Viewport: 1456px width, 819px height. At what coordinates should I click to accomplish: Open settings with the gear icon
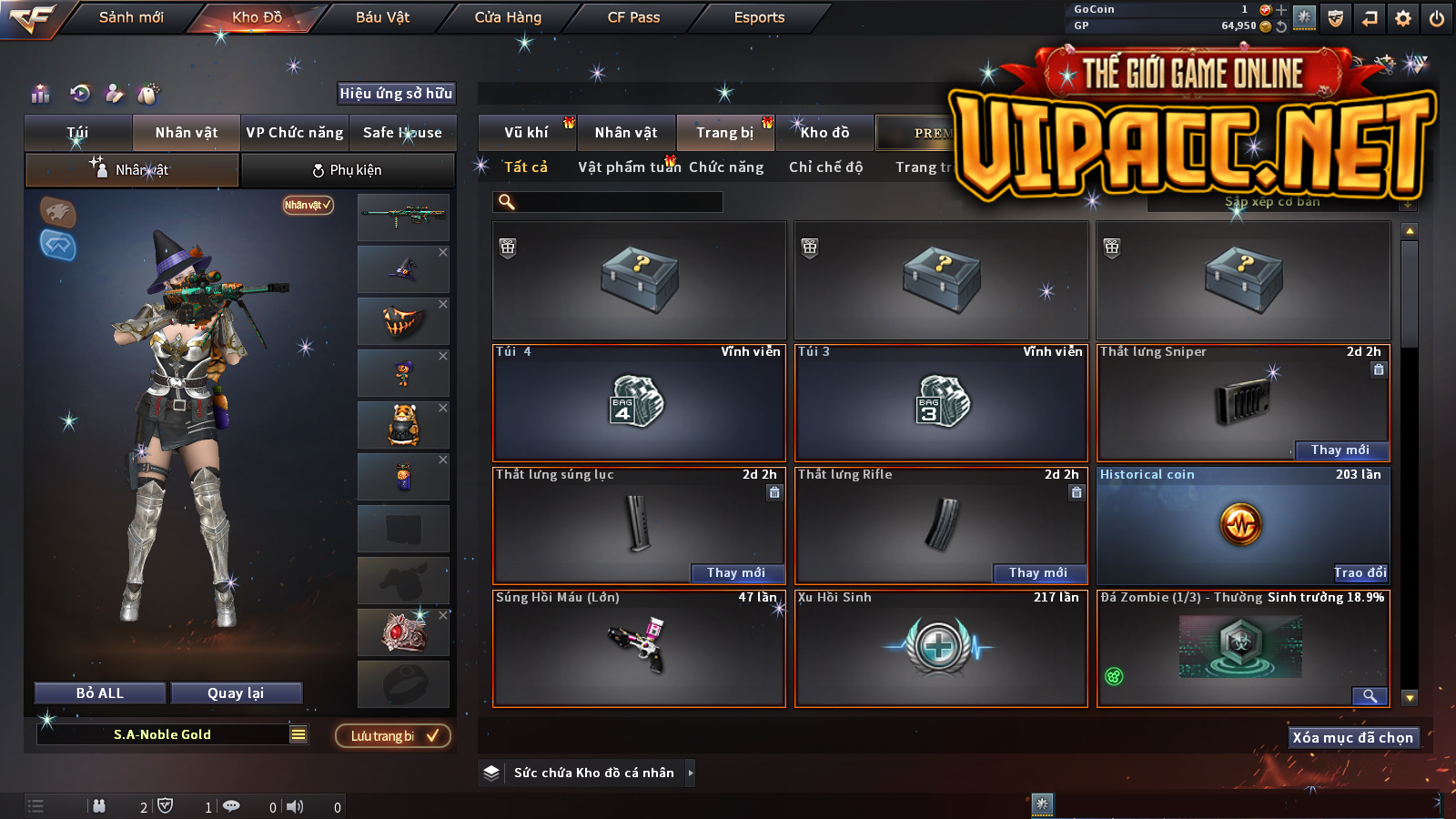(x=1403, y=18)
